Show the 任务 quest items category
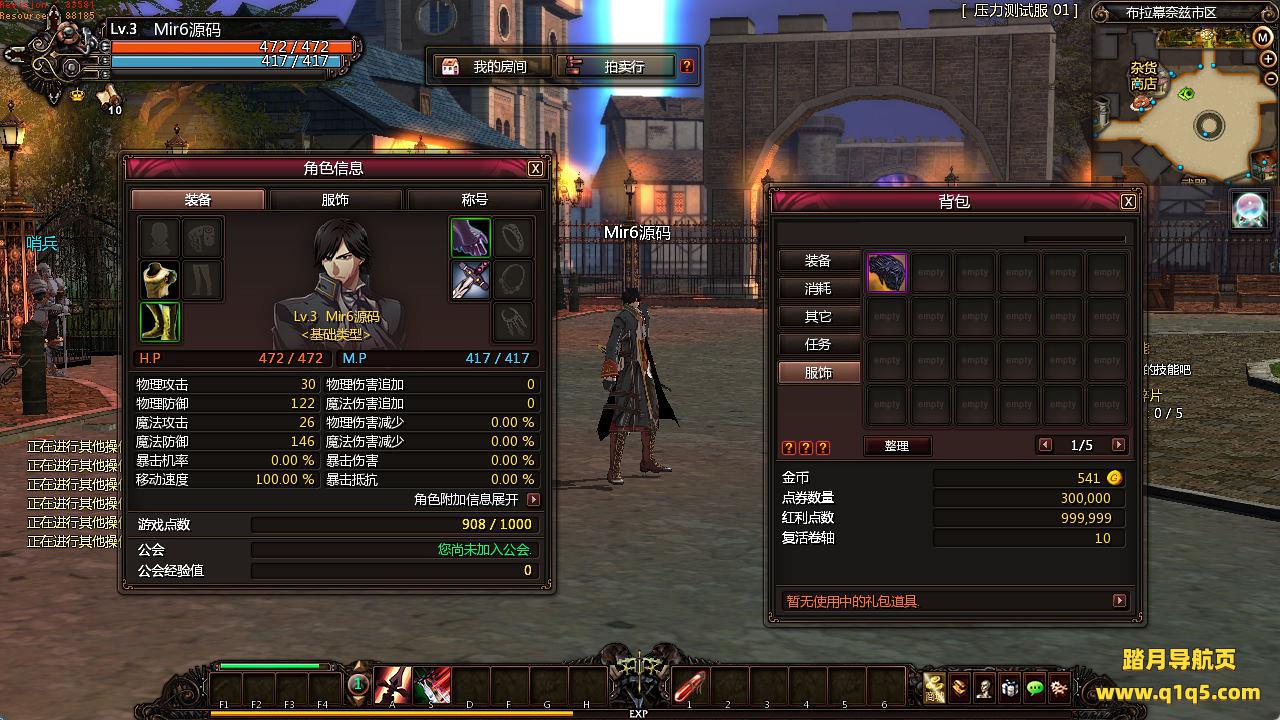Screen dimensions: 1280x720 click(x=818, y=344)
